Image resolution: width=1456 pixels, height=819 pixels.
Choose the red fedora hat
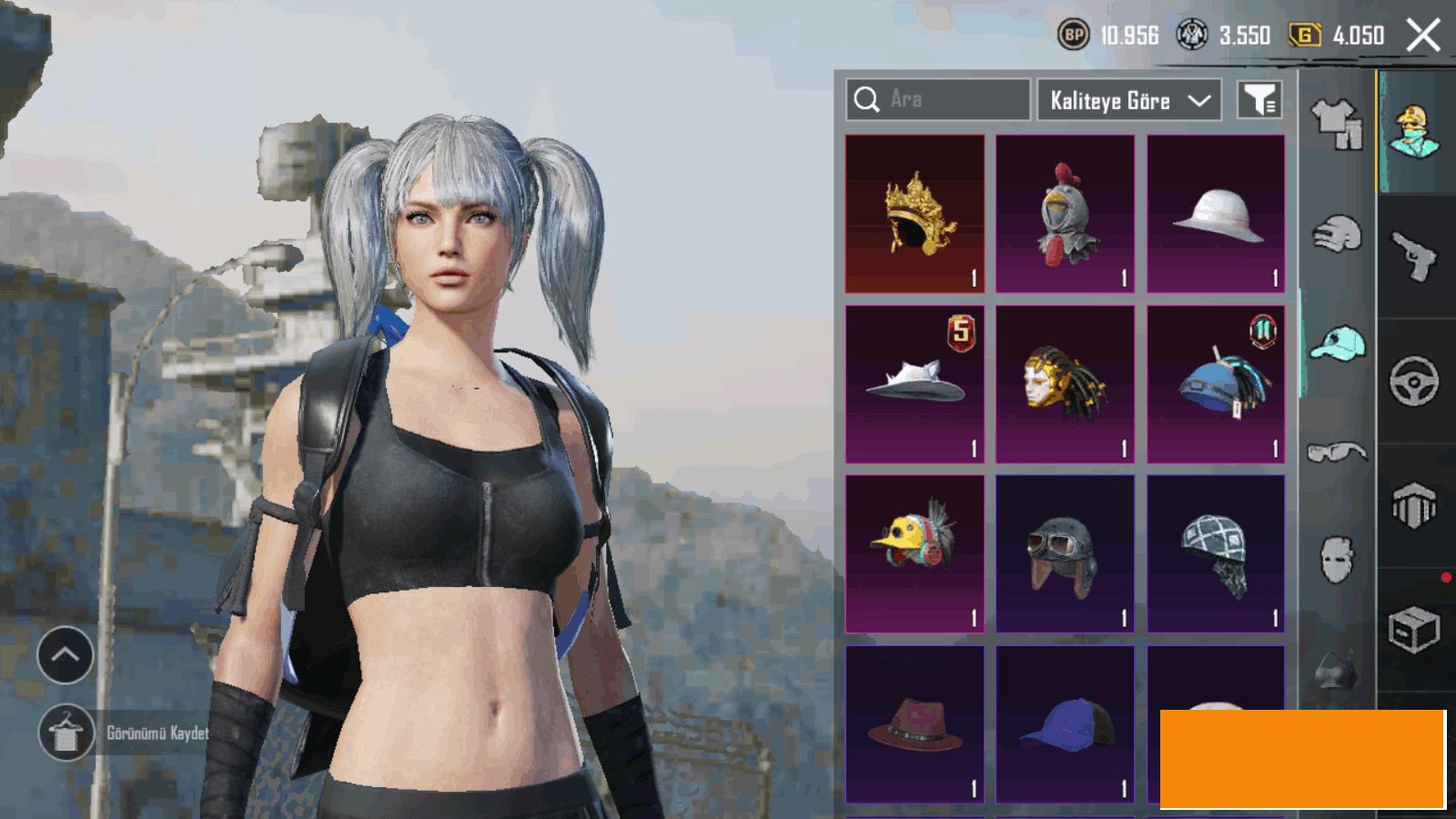click(x=915, y=724)
